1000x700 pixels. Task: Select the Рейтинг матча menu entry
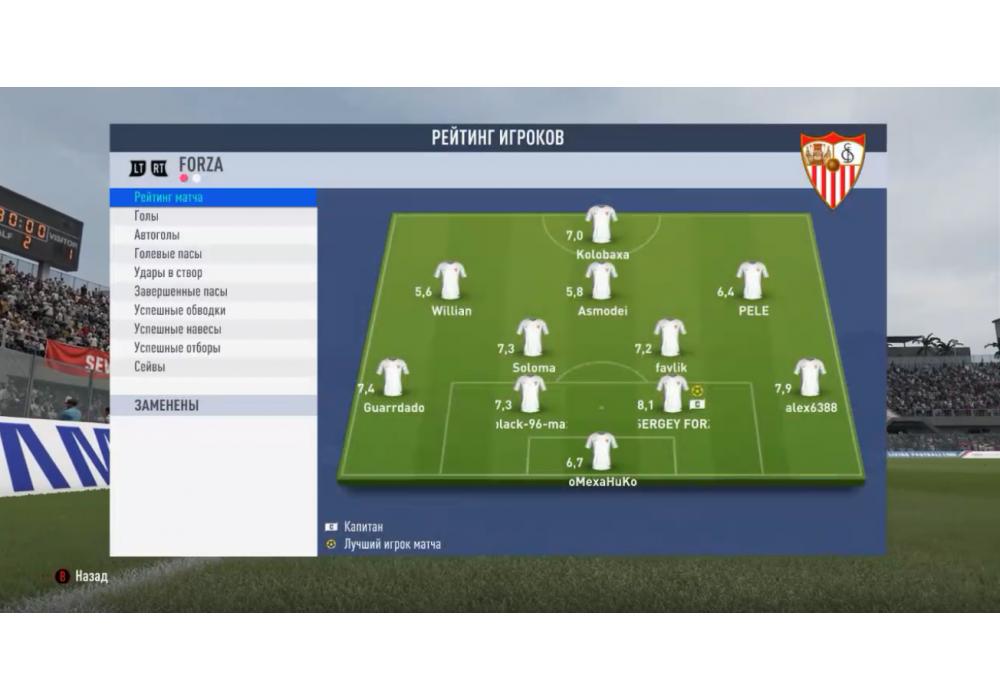(169, 198)
